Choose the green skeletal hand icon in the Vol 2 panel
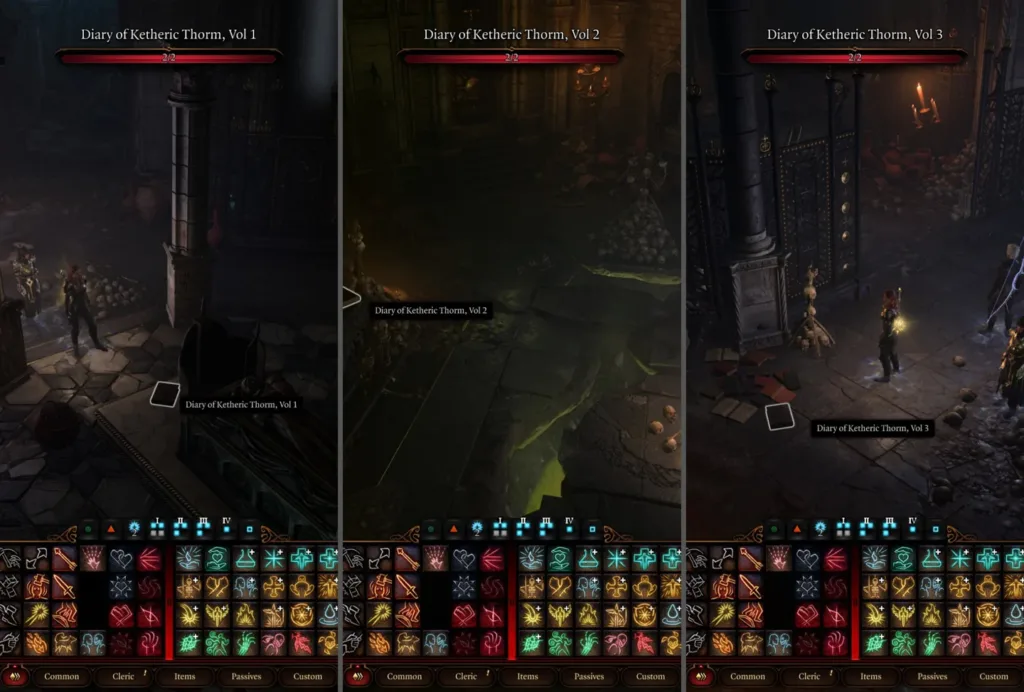This screenshot has width=1024, height=692. (x=589, y=643)
